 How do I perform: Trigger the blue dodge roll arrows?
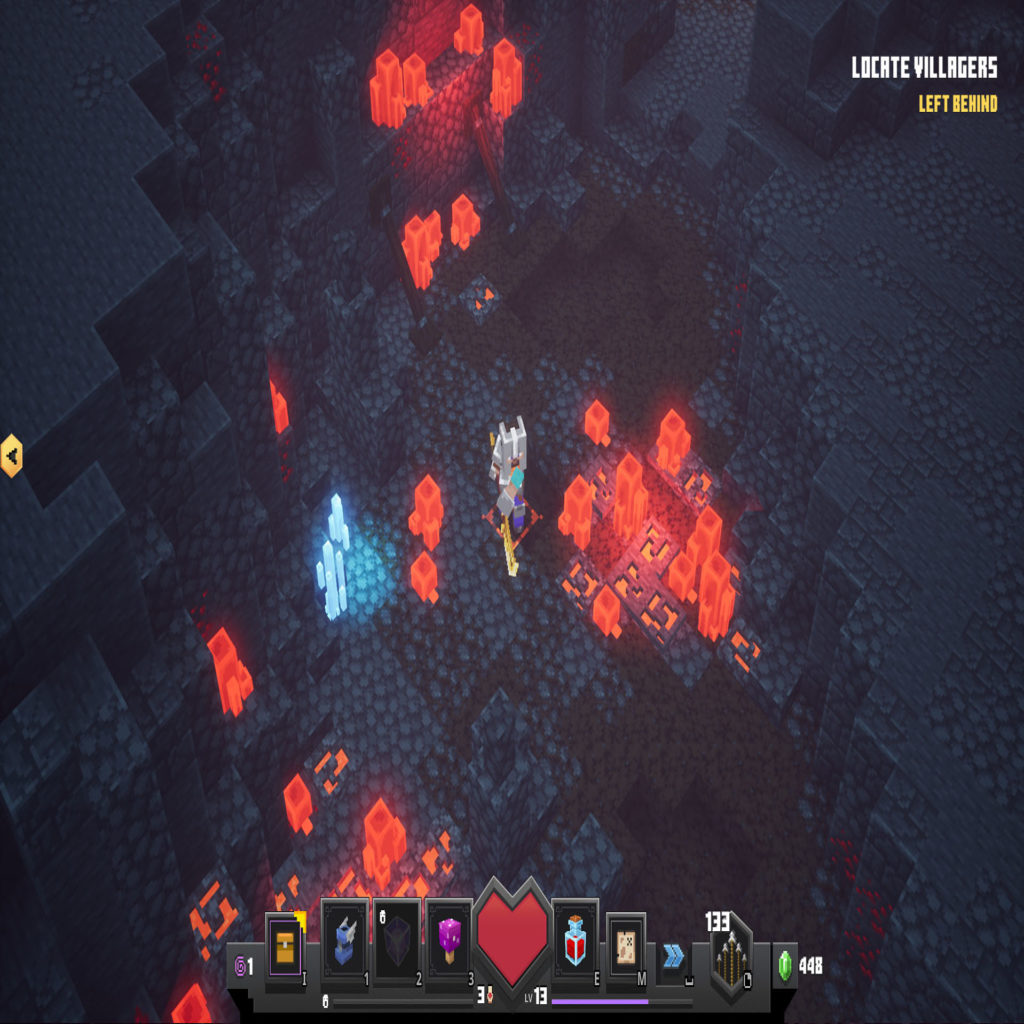coord(673,955)
